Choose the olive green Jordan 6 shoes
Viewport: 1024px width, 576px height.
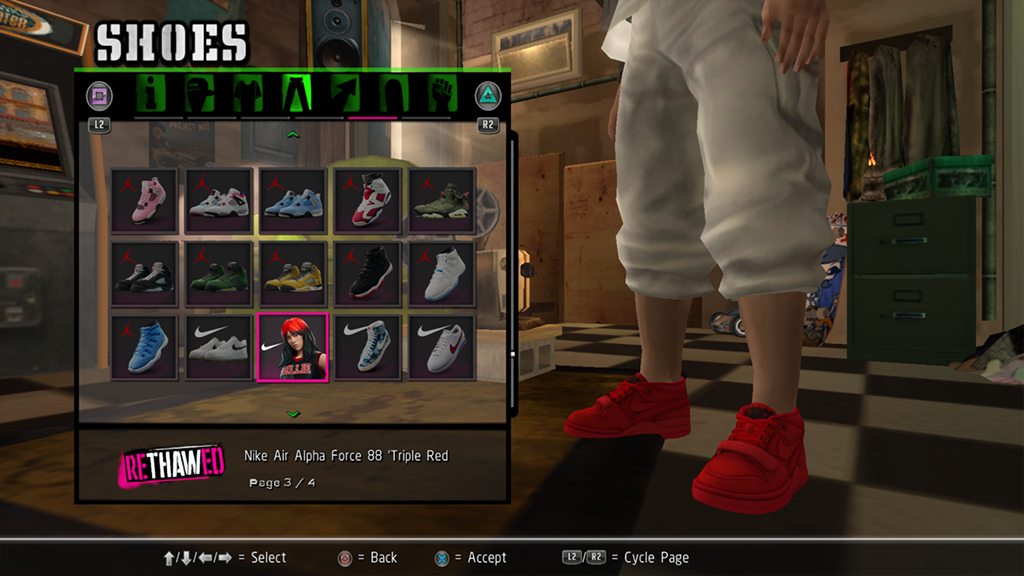(x=441, y=200)
